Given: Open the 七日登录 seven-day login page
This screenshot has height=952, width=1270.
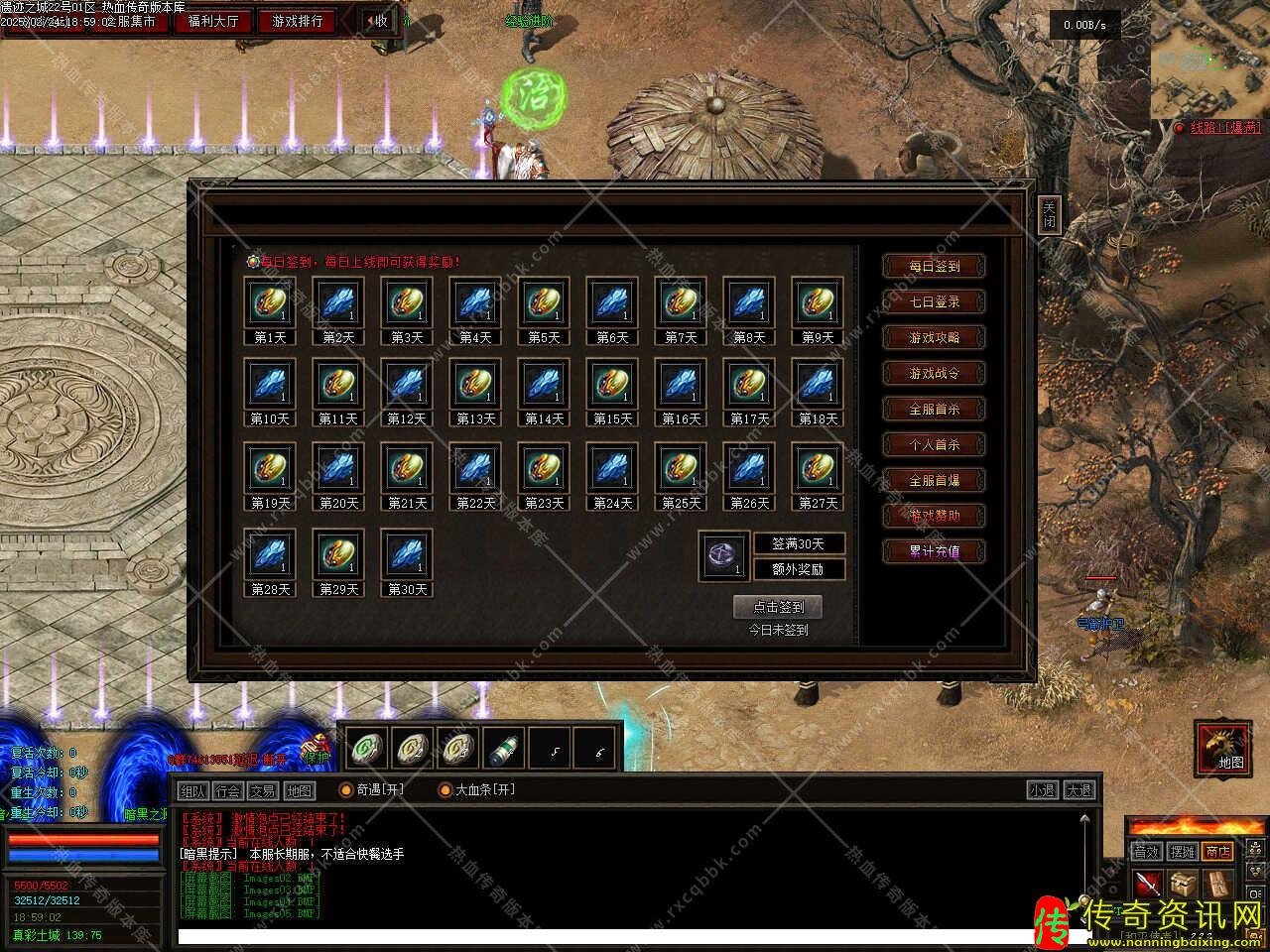Looking at the screenshot, I should [935, 301].
